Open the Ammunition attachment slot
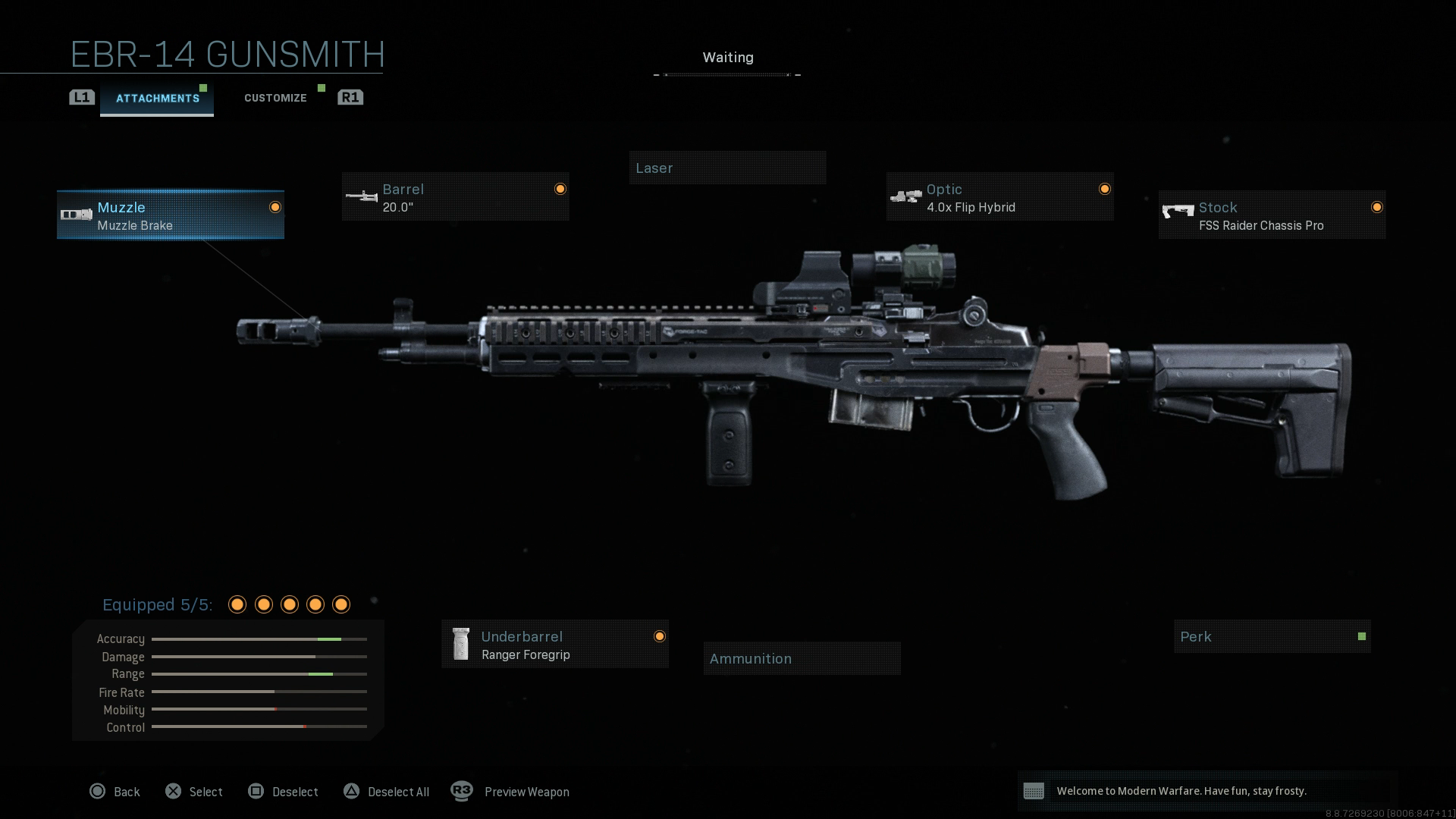 [802, 657]
